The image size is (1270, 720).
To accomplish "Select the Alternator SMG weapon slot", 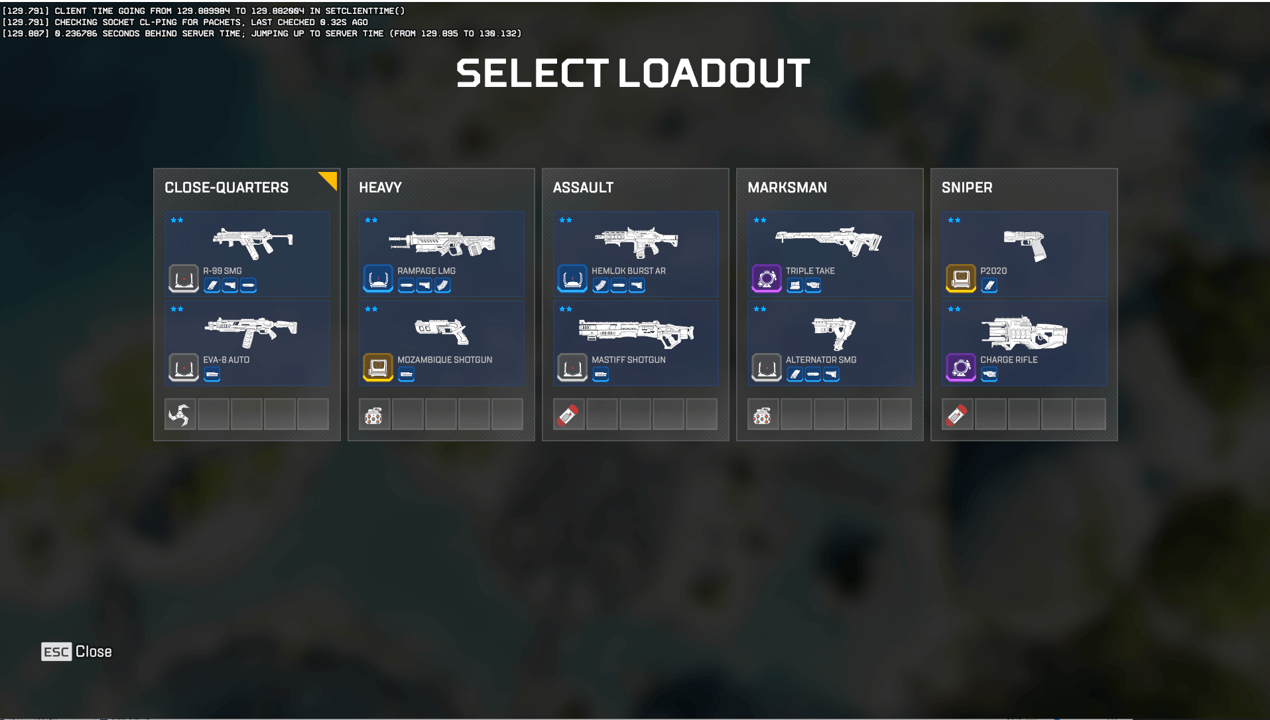I will 829,343.
